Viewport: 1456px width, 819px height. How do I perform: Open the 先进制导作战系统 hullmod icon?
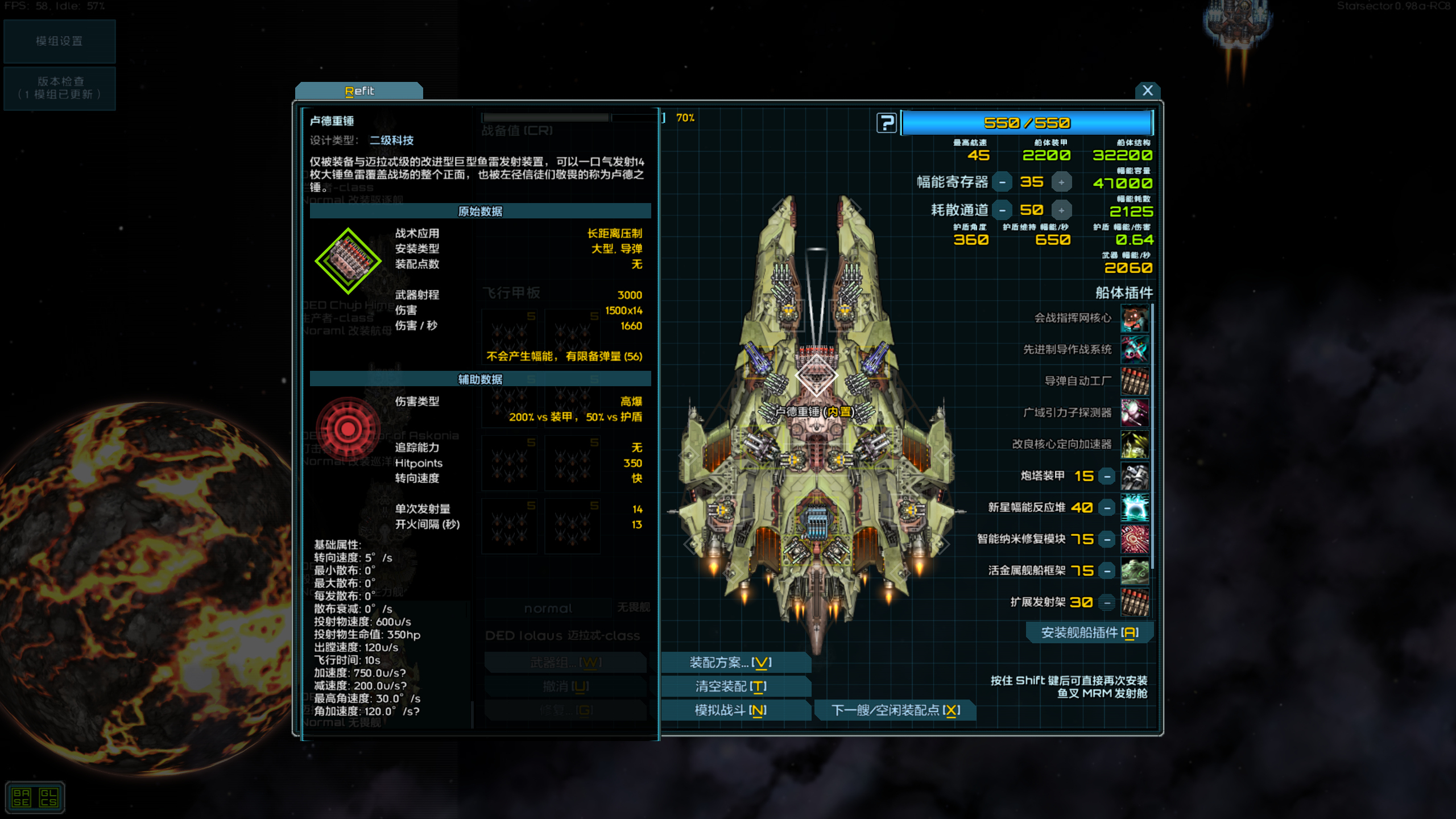coord(1134,350)
